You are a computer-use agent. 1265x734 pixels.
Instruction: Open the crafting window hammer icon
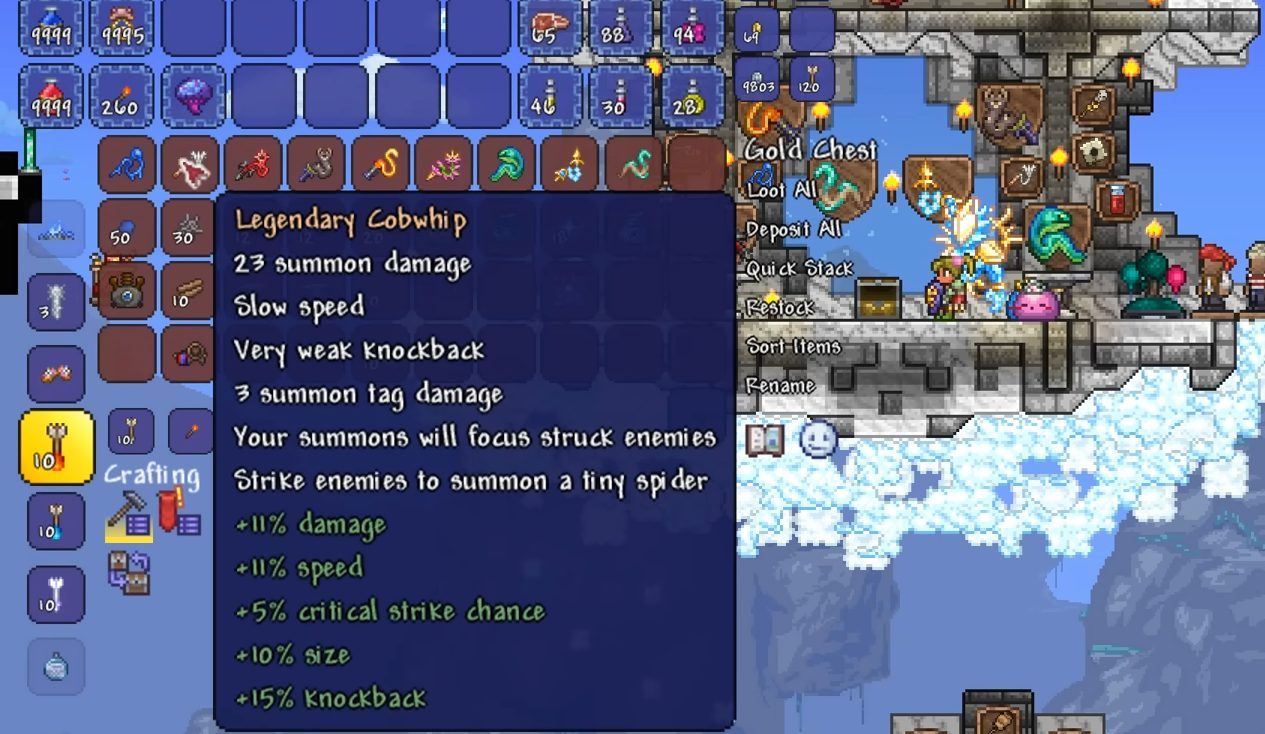[129, 515]
